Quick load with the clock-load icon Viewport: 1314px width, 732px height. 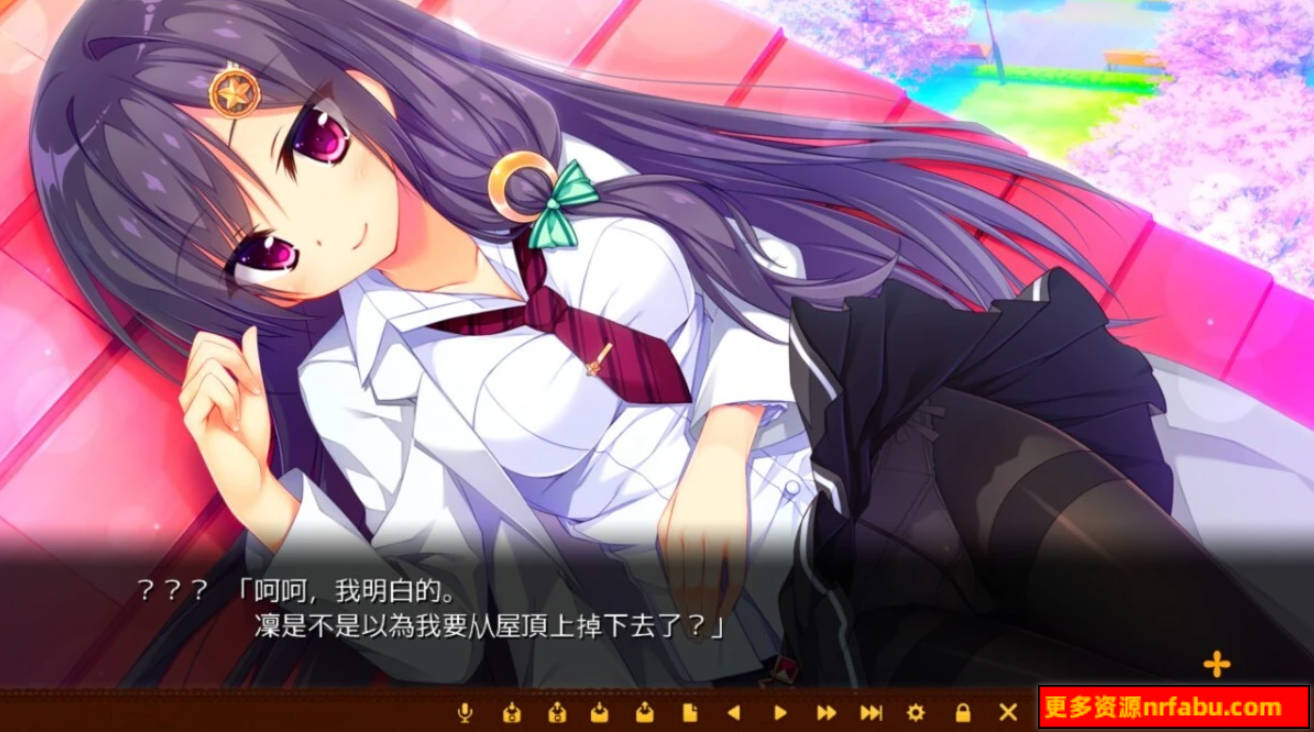[x=556, y=714]
